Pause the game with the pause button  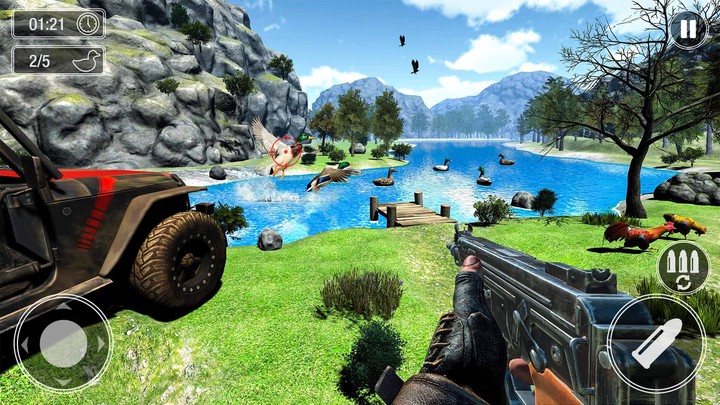687,29
